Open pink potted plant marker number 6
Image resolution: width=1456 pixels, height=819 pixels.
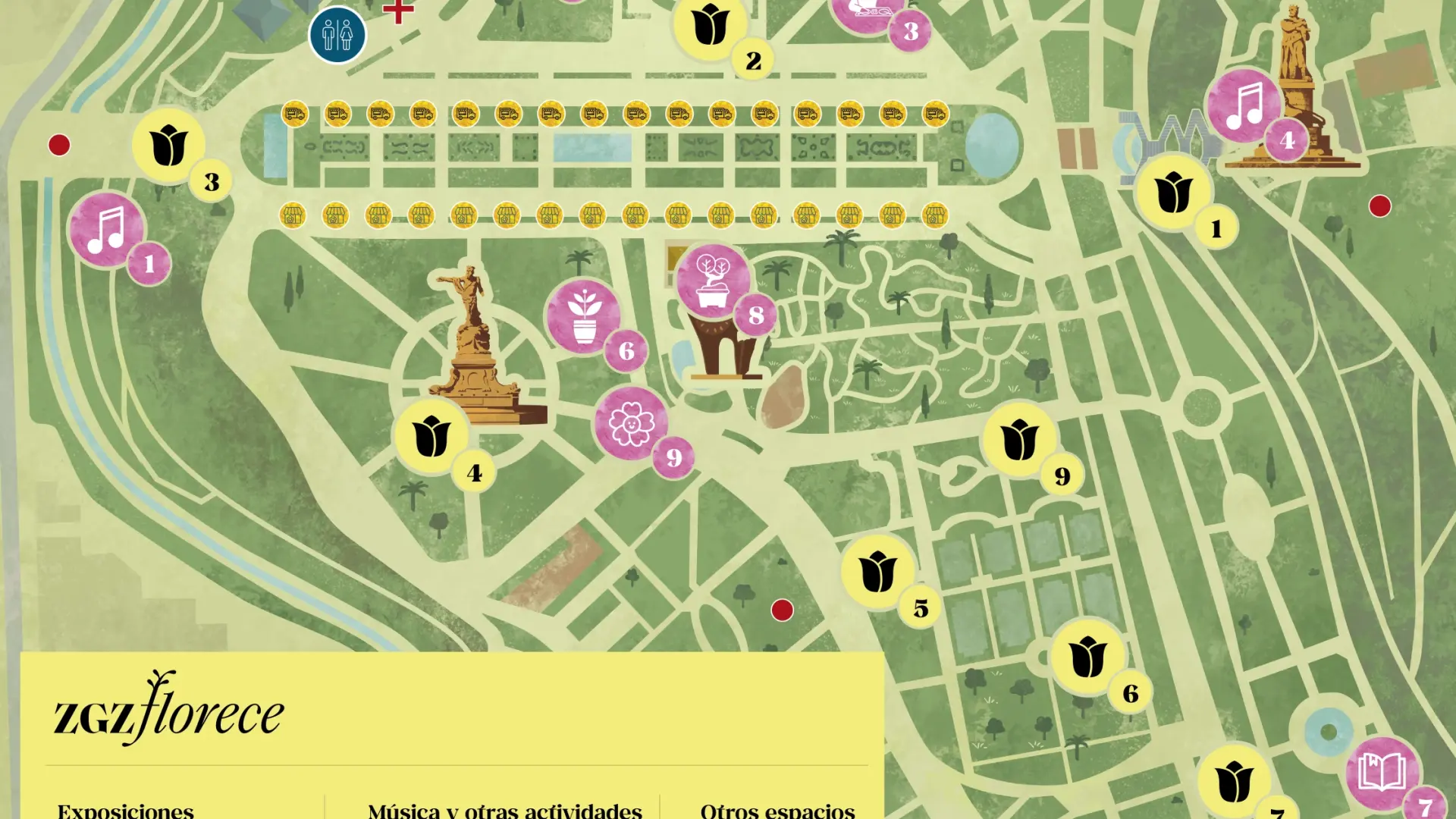pyautogui.click(x=584, y=316)
